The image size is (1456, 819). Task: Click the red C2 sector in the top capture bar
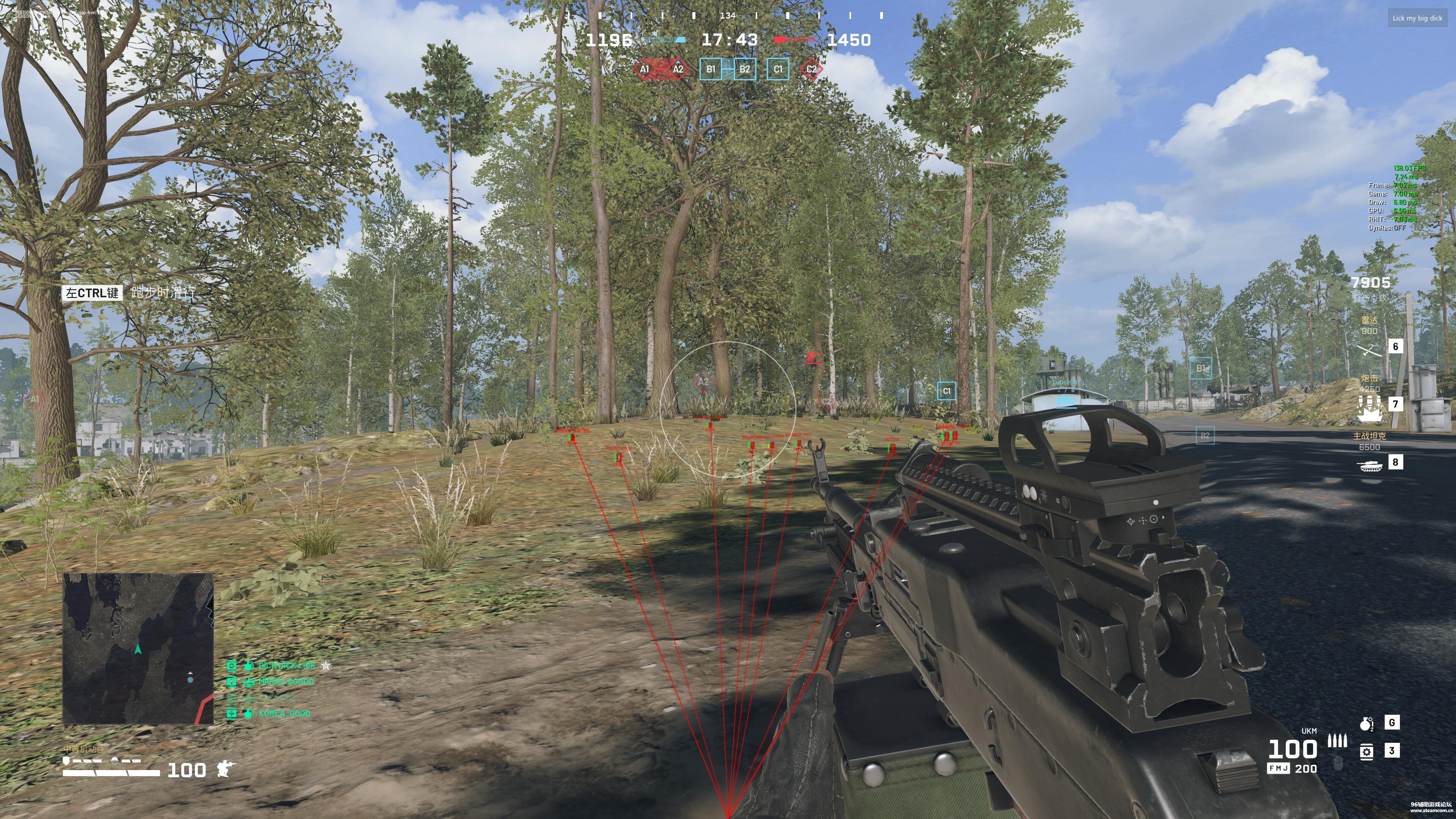(811, 69)
